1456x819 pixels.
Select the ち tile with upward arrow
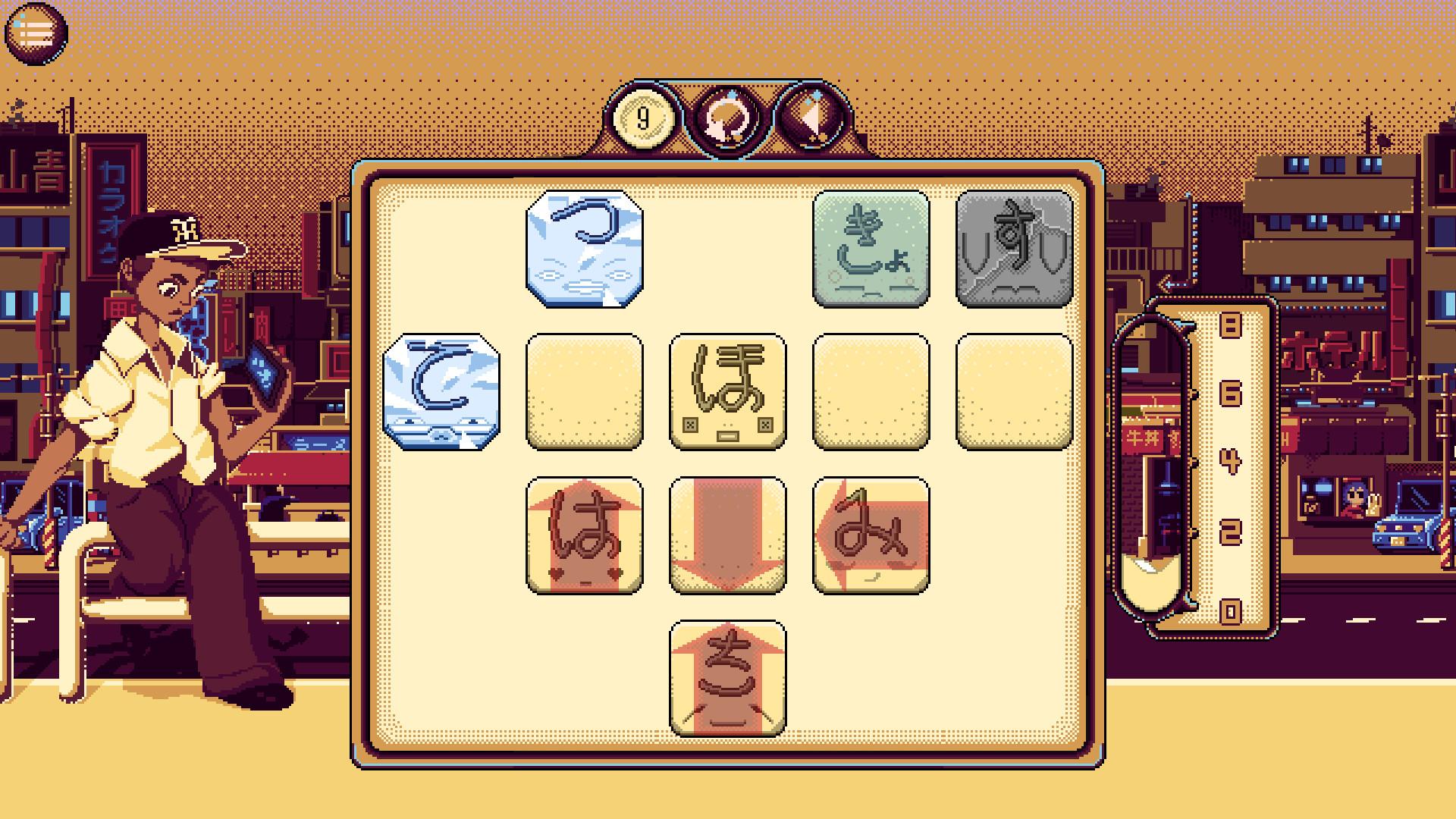pos(728,677)
